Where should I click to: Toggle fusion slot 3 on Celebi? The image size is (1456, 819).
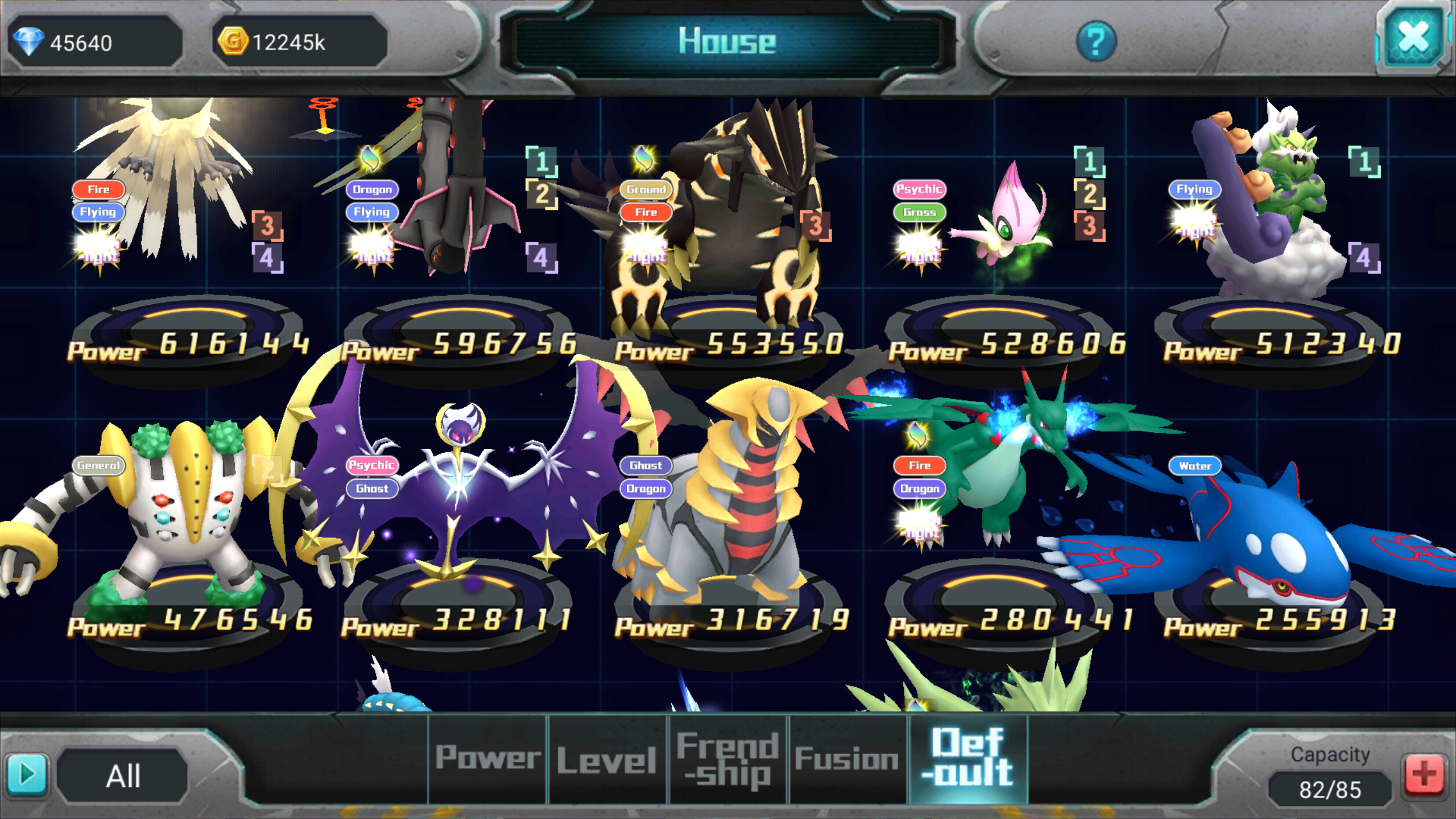tap(1090, 226)
